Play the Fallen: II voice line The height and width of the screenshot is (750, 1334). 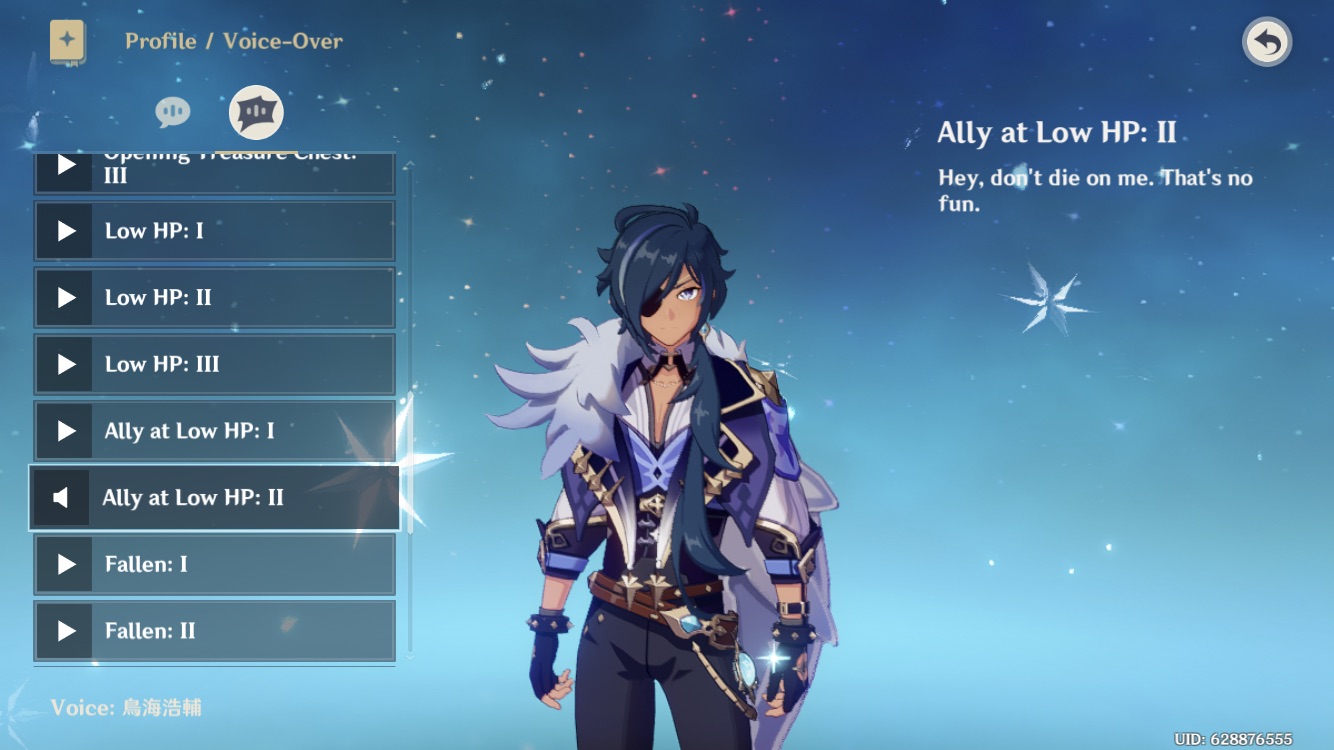coord(64,630)
